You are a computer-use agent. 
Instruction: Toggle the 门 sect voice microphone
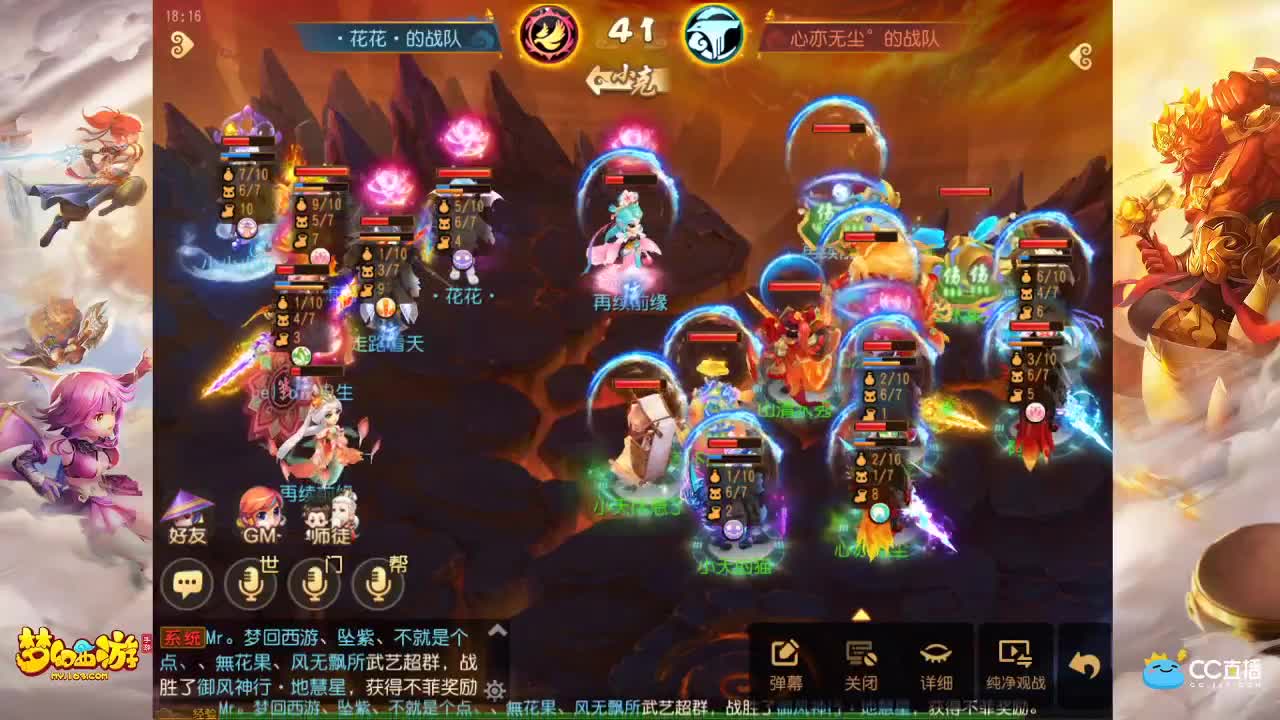point(315,583)
